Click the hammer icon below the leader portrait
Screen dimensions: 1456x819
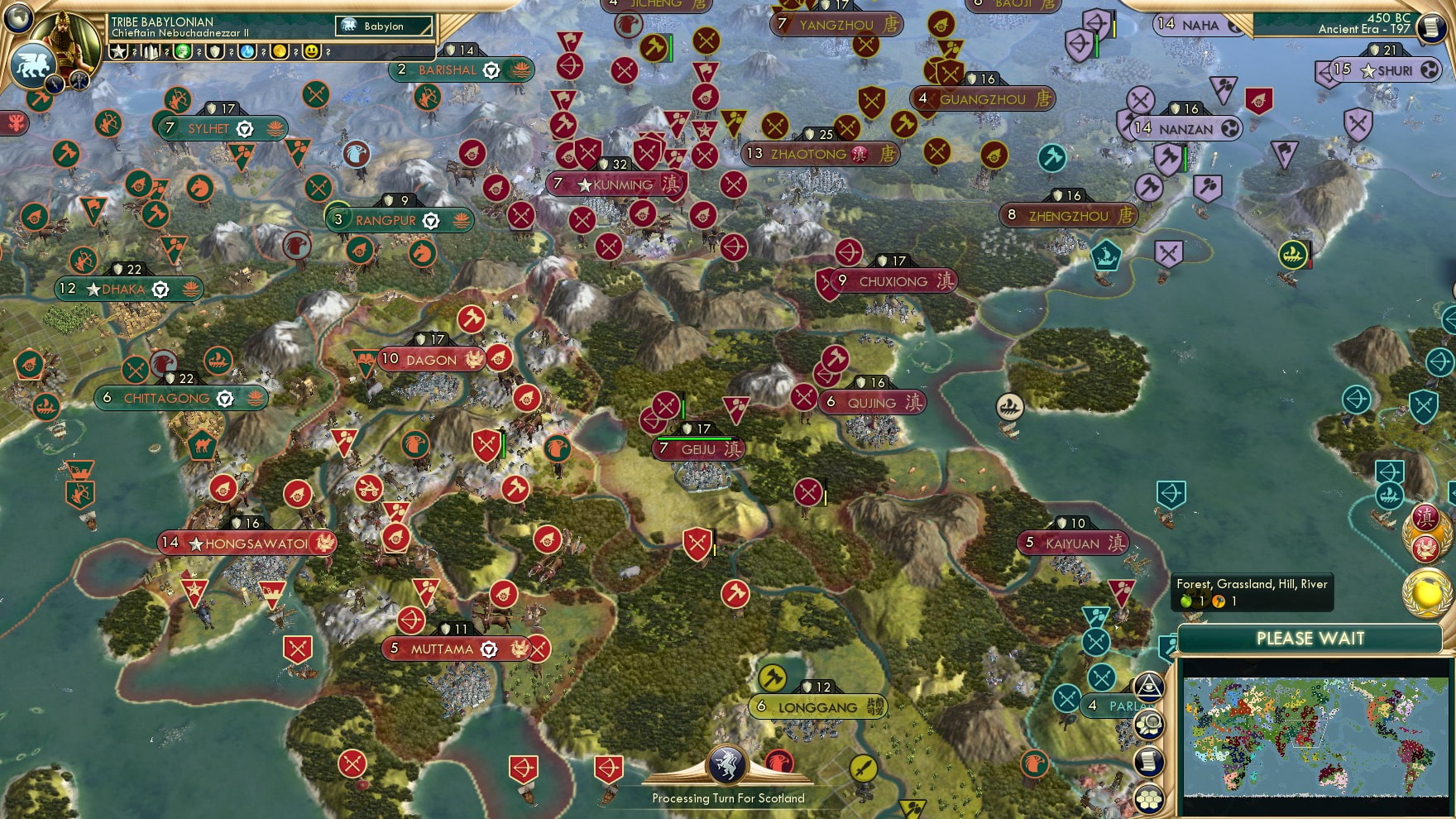(x=79, y=80)
